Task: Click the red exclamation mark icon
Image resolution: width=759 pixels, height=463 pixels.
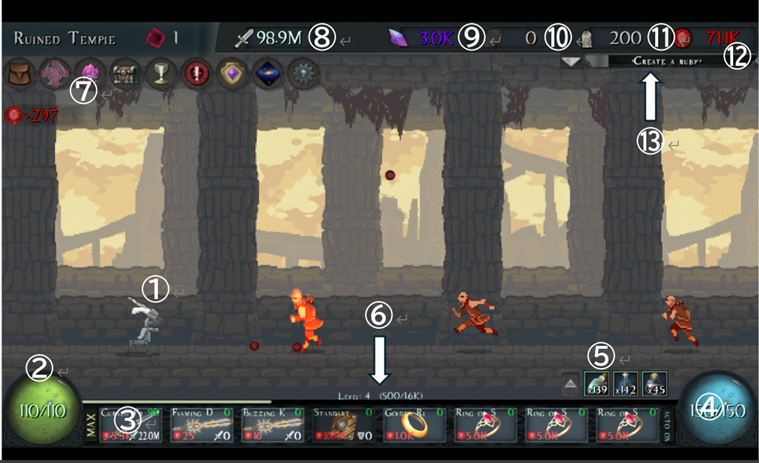Action: coord(196,73)
